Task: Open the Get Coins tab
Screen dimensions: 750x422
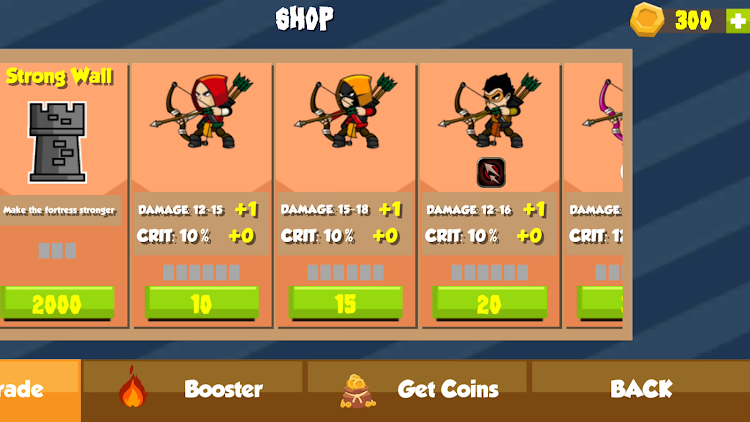Action: click(418, 390)
